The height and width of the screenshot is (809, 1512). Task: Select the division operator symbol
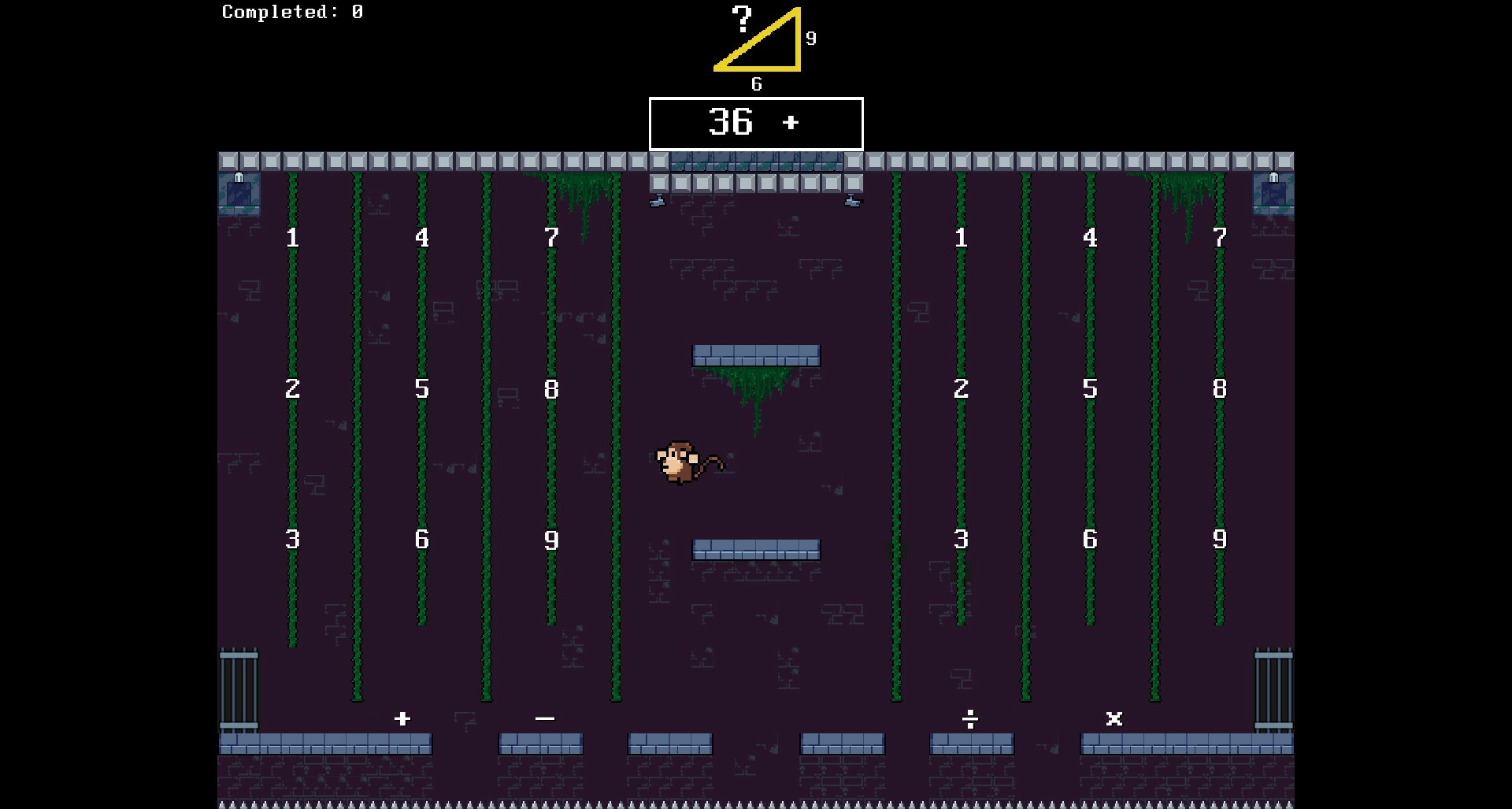click(970, 718)
